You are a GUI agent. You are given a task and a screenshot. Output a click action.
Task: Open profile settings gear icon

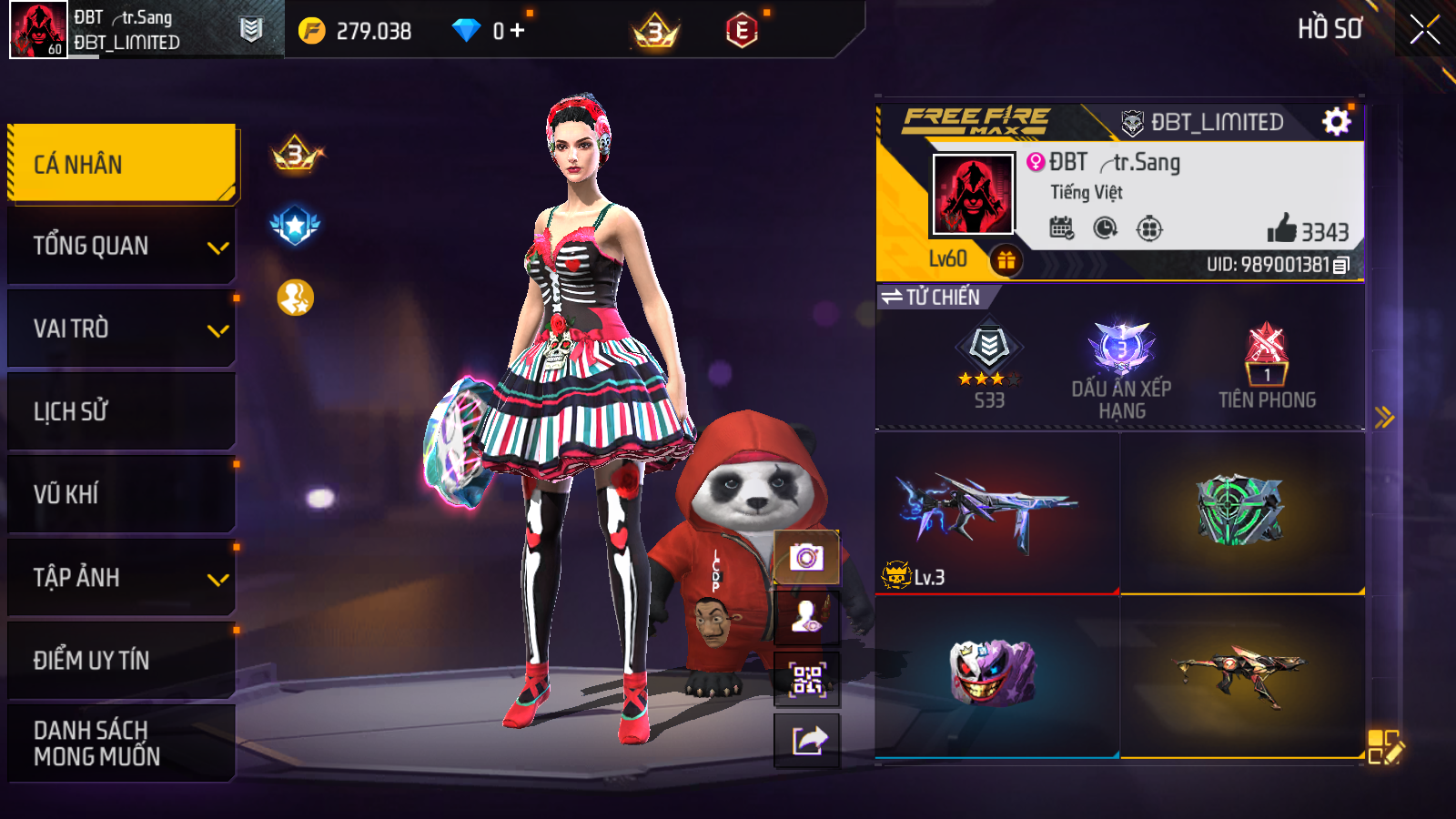1336,121
